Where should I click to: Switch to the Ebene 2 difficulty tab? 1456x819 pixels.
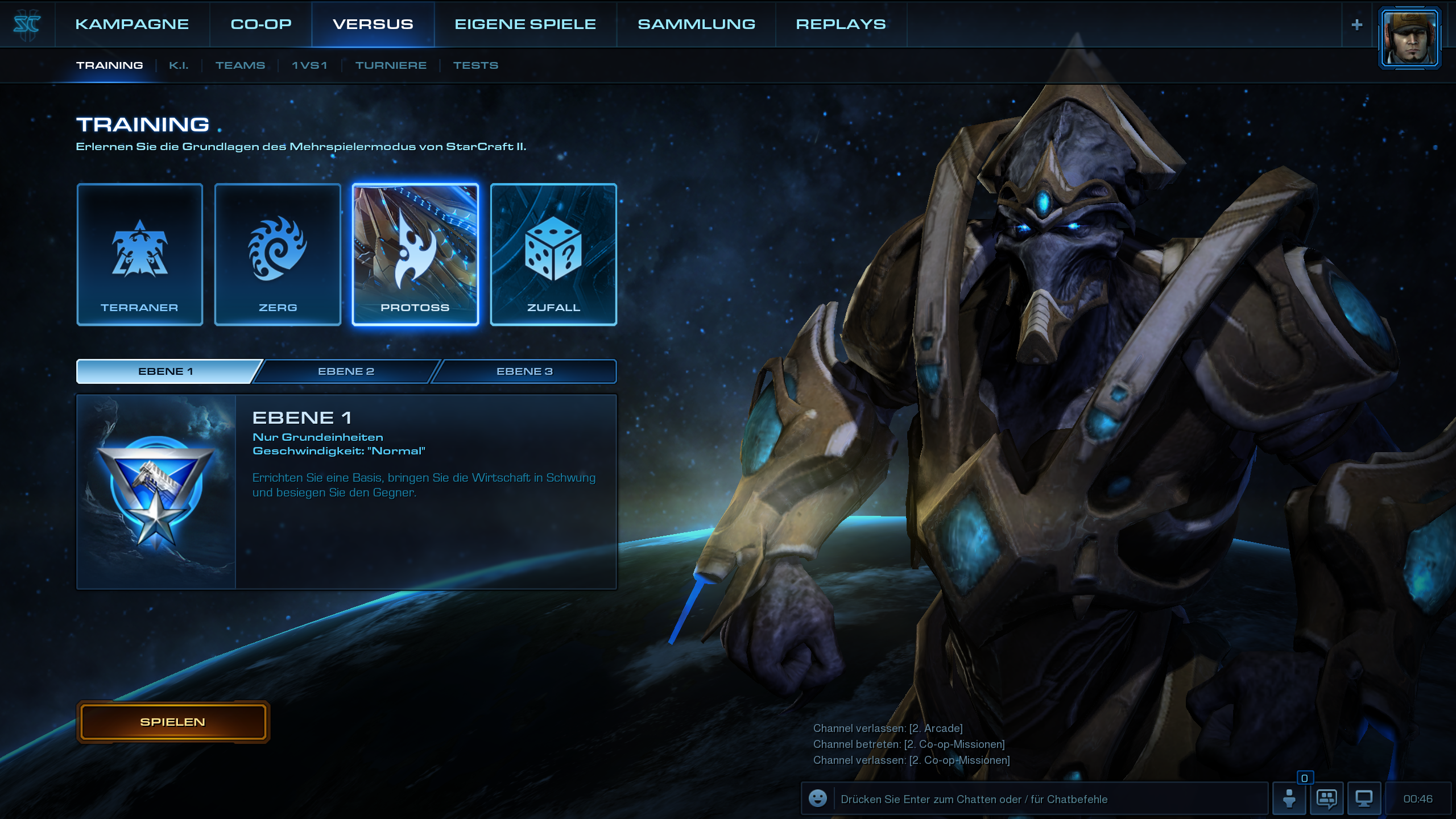point(346,371)
